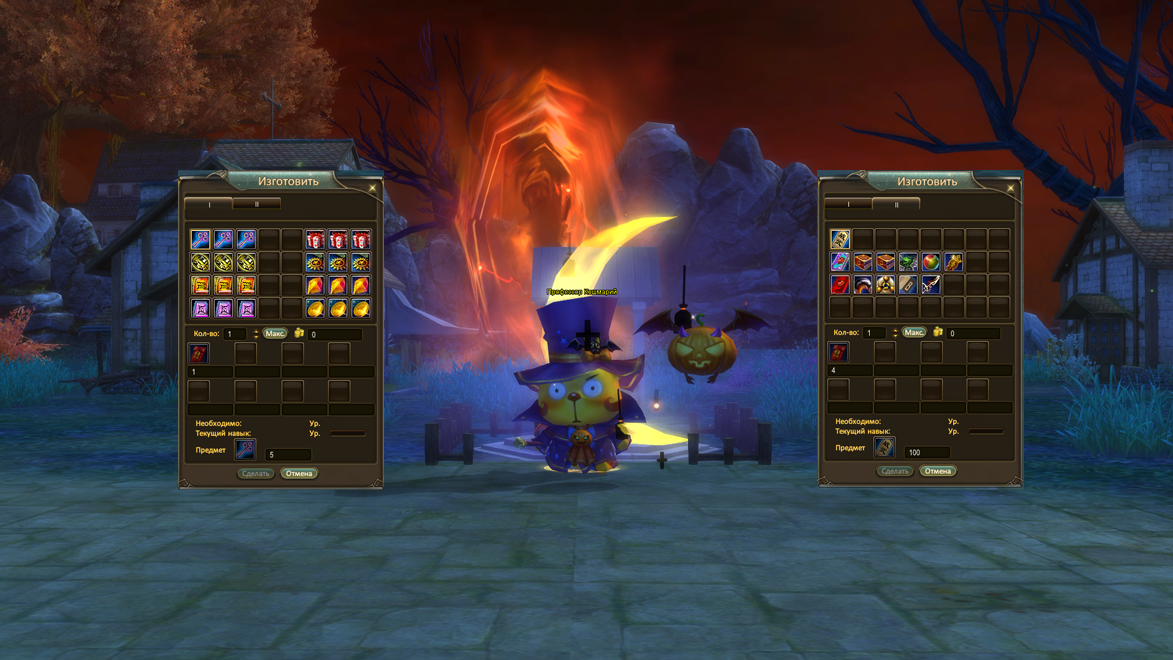Pick the golden chain amulet recipe
The width and height of the screenshot is (1173, 660).
click(x=954, y=262)
